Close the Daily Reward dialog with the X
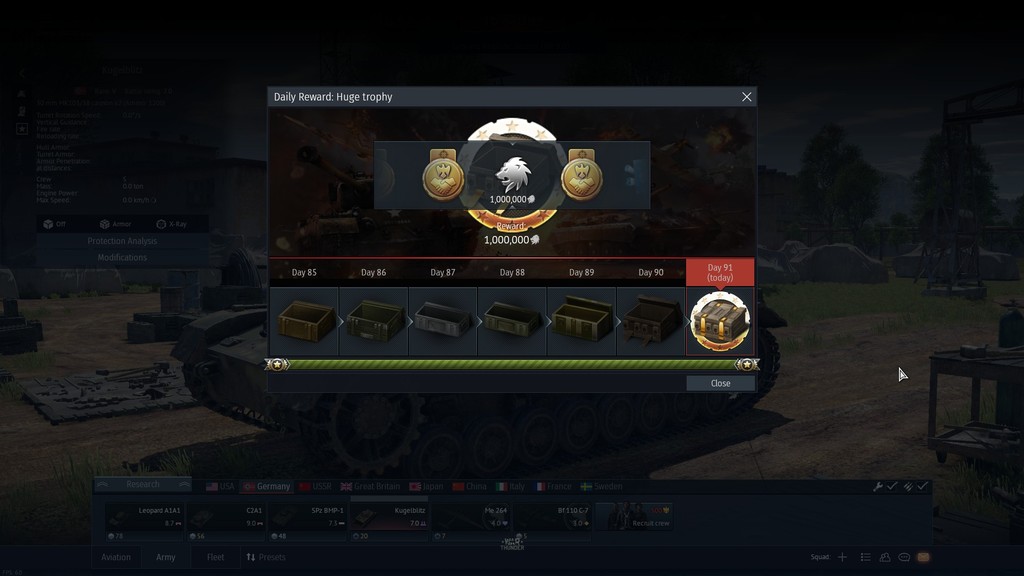The image size is (1024, 576). (x=746, y=97)
